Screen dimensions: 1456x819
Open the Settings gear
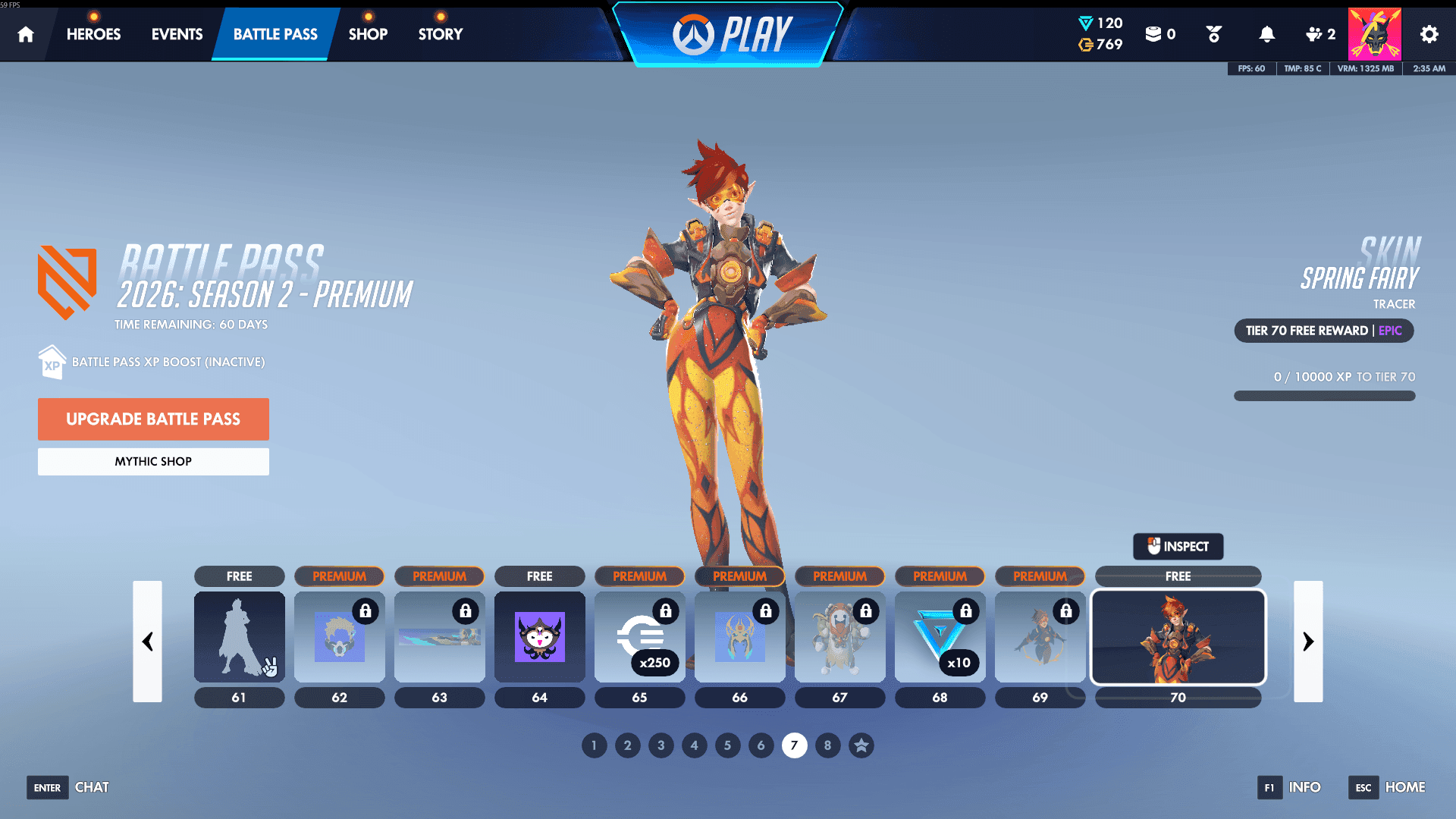coord(1428,33)
